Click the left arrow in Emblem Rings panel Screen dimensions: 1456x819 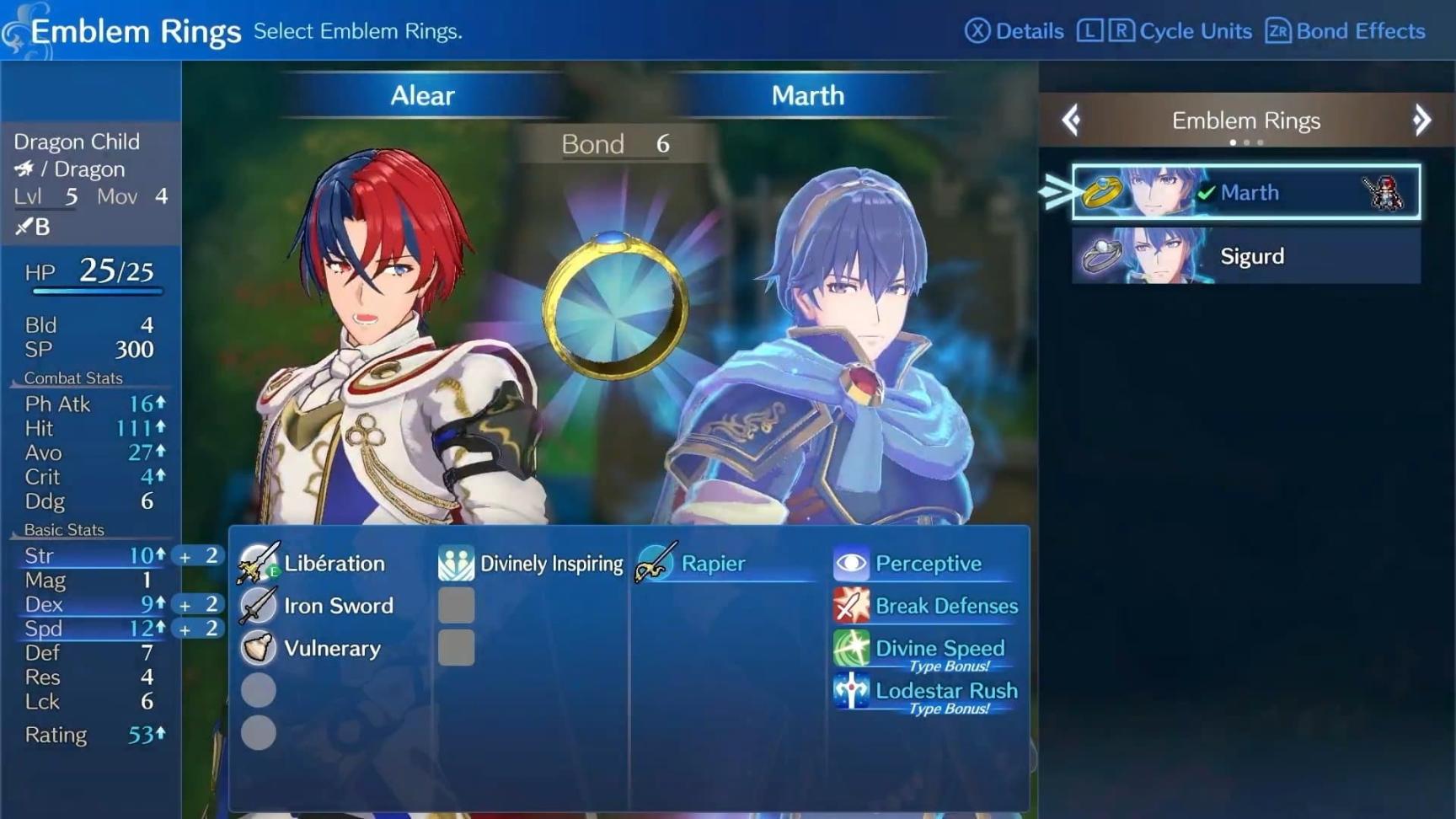(x=1070, y=120)
